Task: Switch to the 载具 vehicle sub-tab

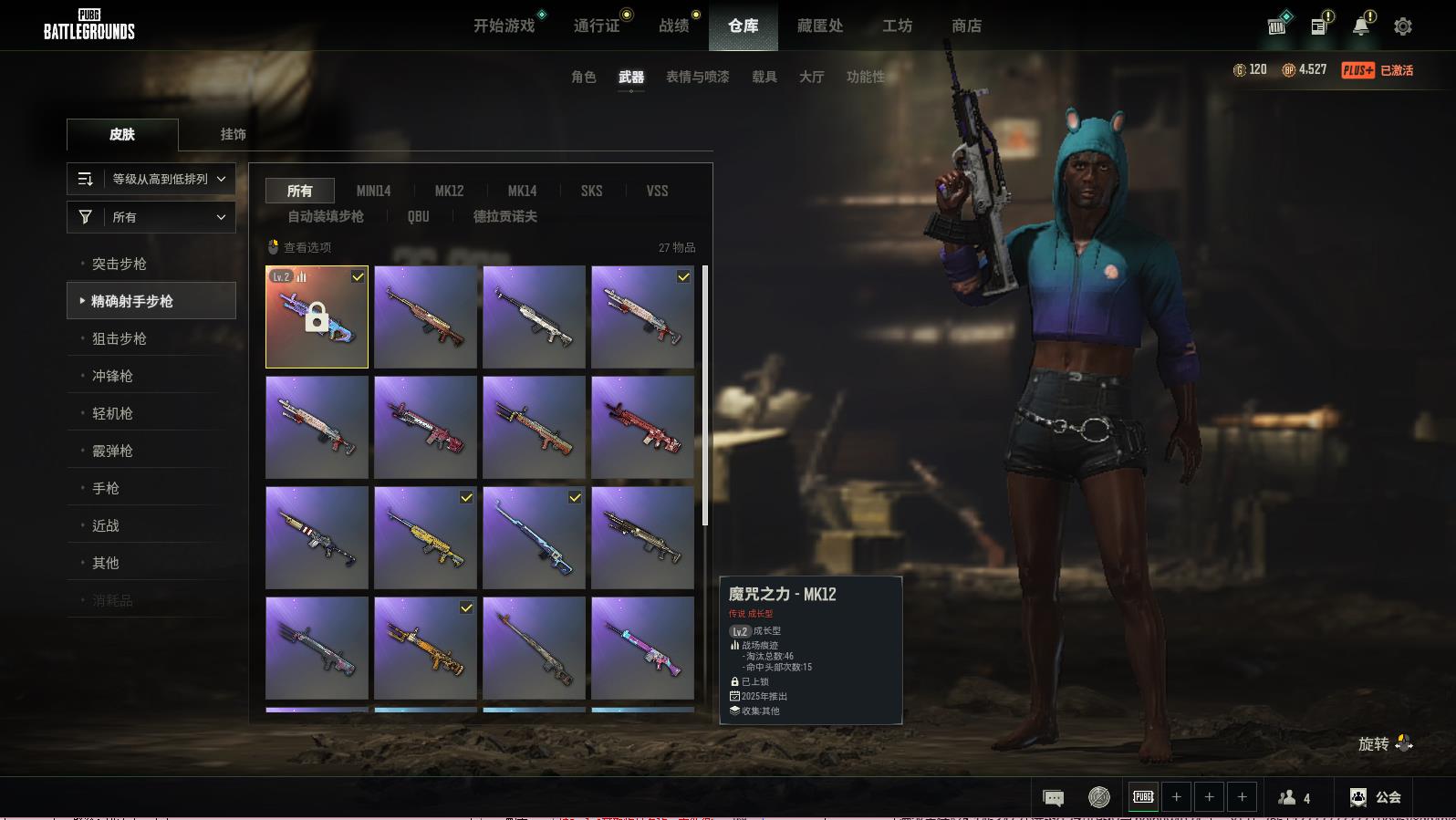Action: pyautogui.click(x=764, y=77)
